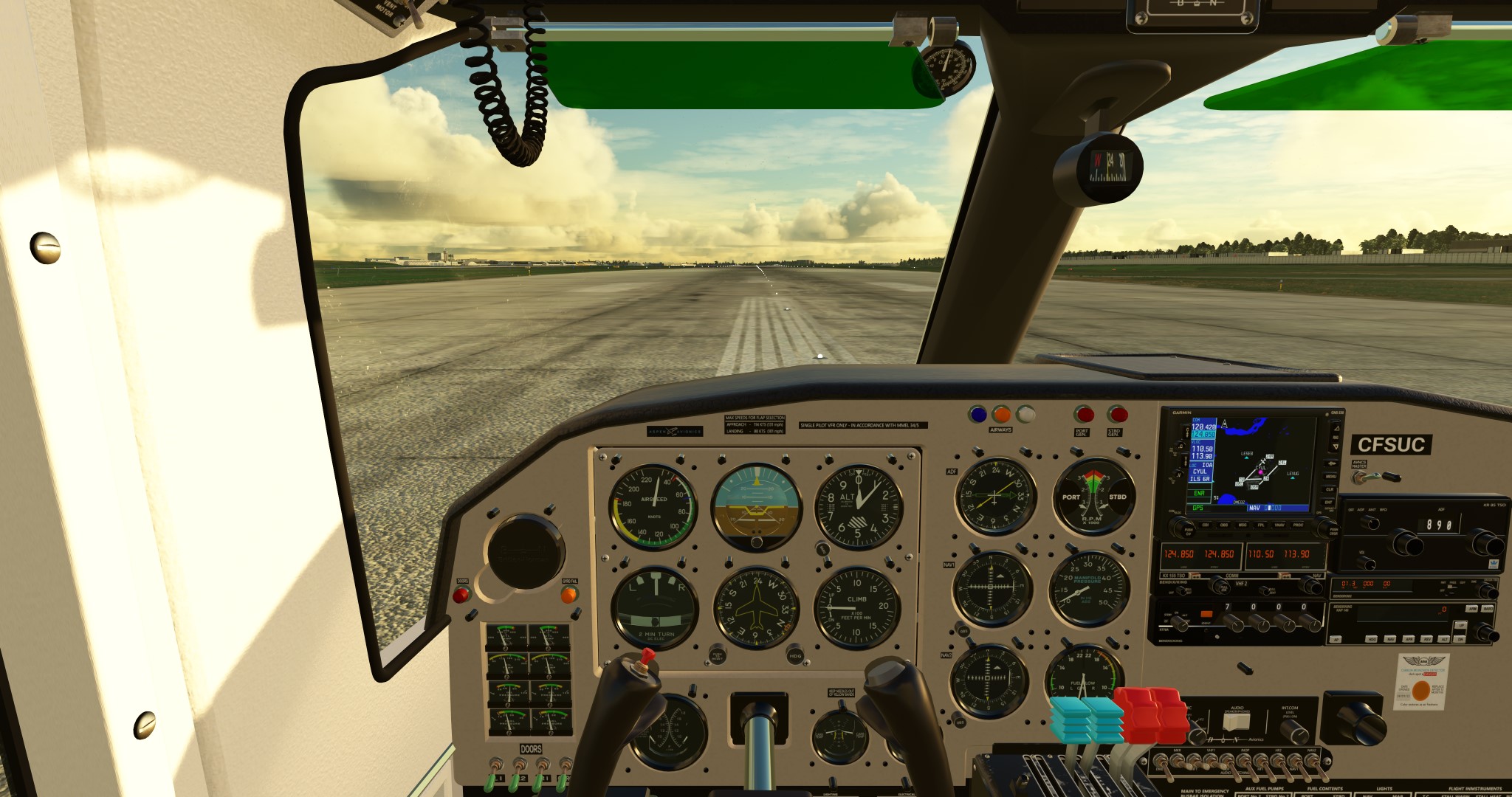Screen dimensions: 1512x797
Task: Click the red DOORS warning light
Action: tap(461, 595)
